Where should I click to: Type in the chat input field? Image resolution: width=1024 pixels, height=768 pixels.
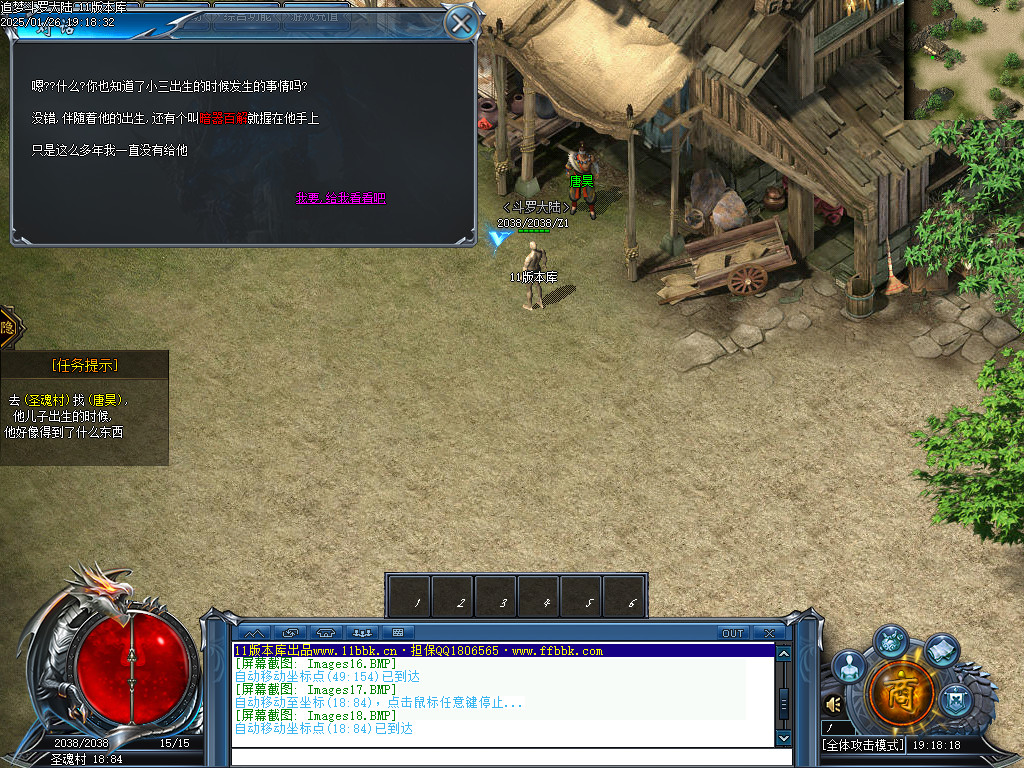tap(500, 756)
